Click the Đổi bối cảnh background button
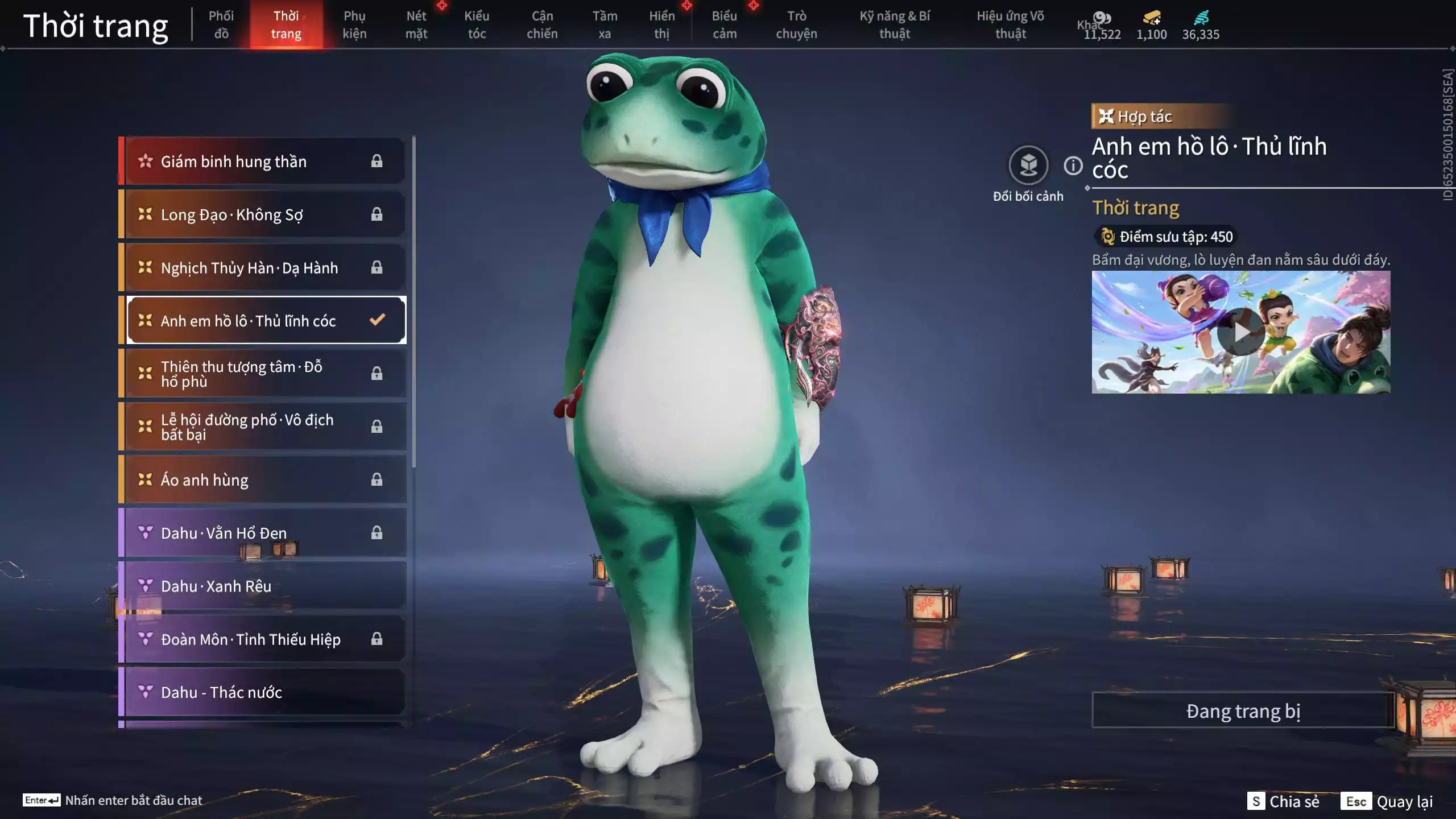The image size is (1456, 819). 1028,166
